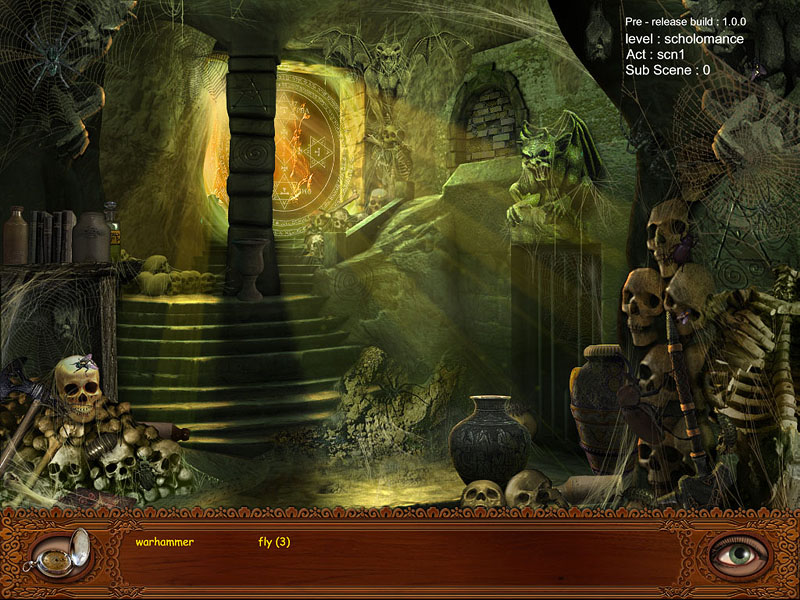
Task: Open the pocket watch icon
Action: pyautogui.click(x=62, y=554)
